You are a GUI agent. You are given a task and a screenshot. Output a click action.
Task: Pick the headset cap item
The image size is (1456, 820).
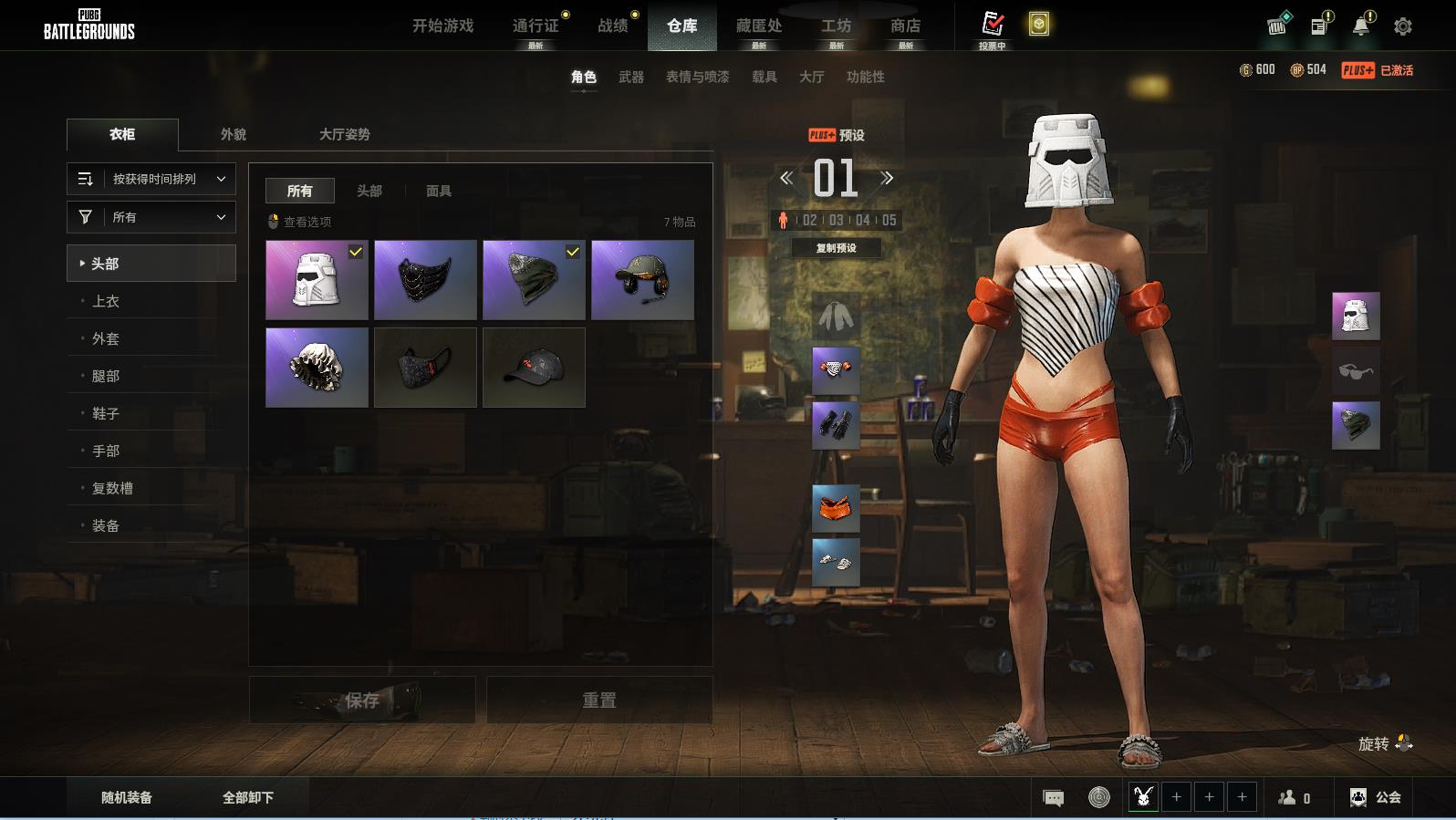point(642,279)
